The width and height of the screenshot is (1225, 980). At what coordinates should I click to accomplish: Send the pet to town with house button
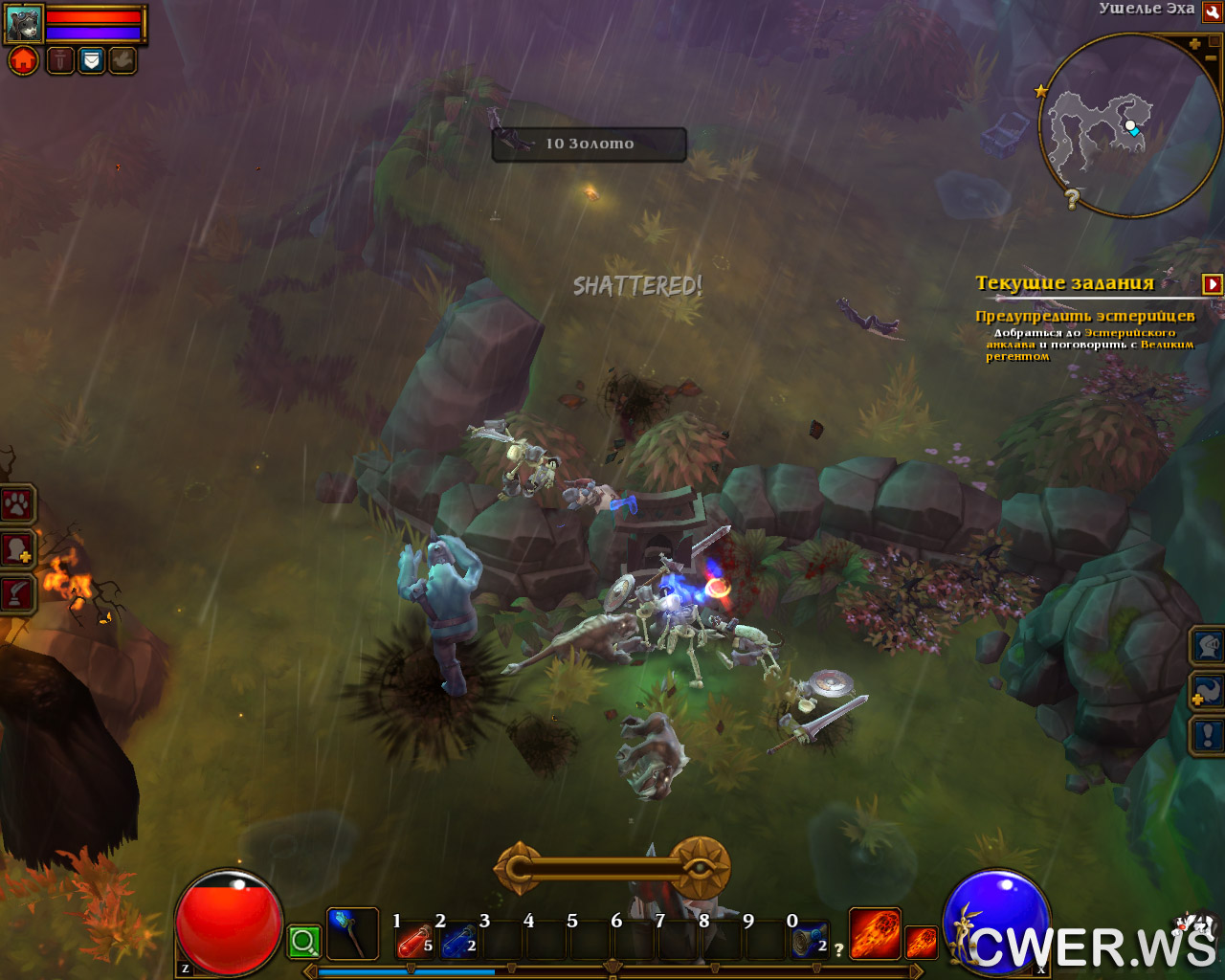click(24, 61)
